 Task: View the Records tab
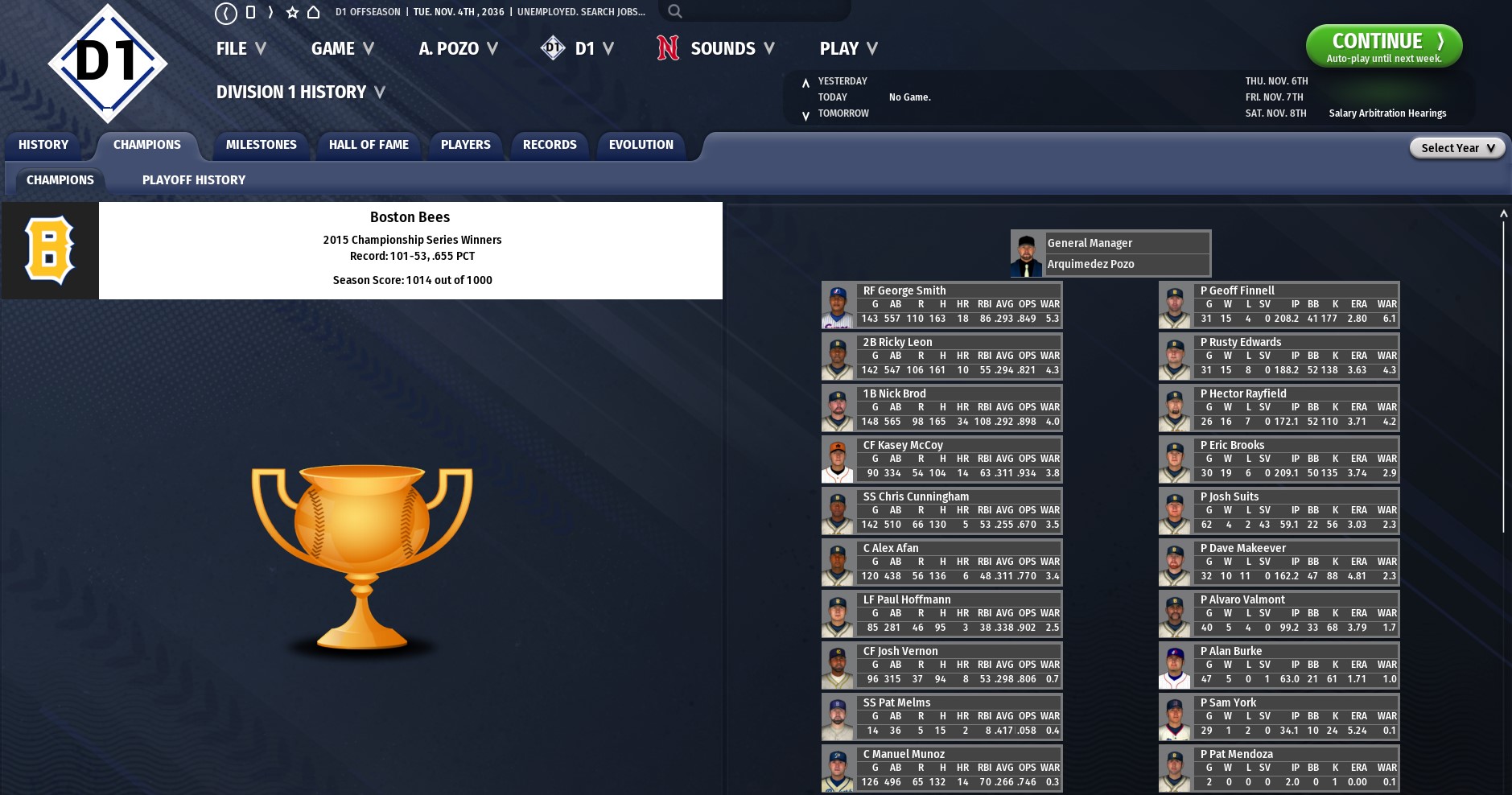point(550,145)
